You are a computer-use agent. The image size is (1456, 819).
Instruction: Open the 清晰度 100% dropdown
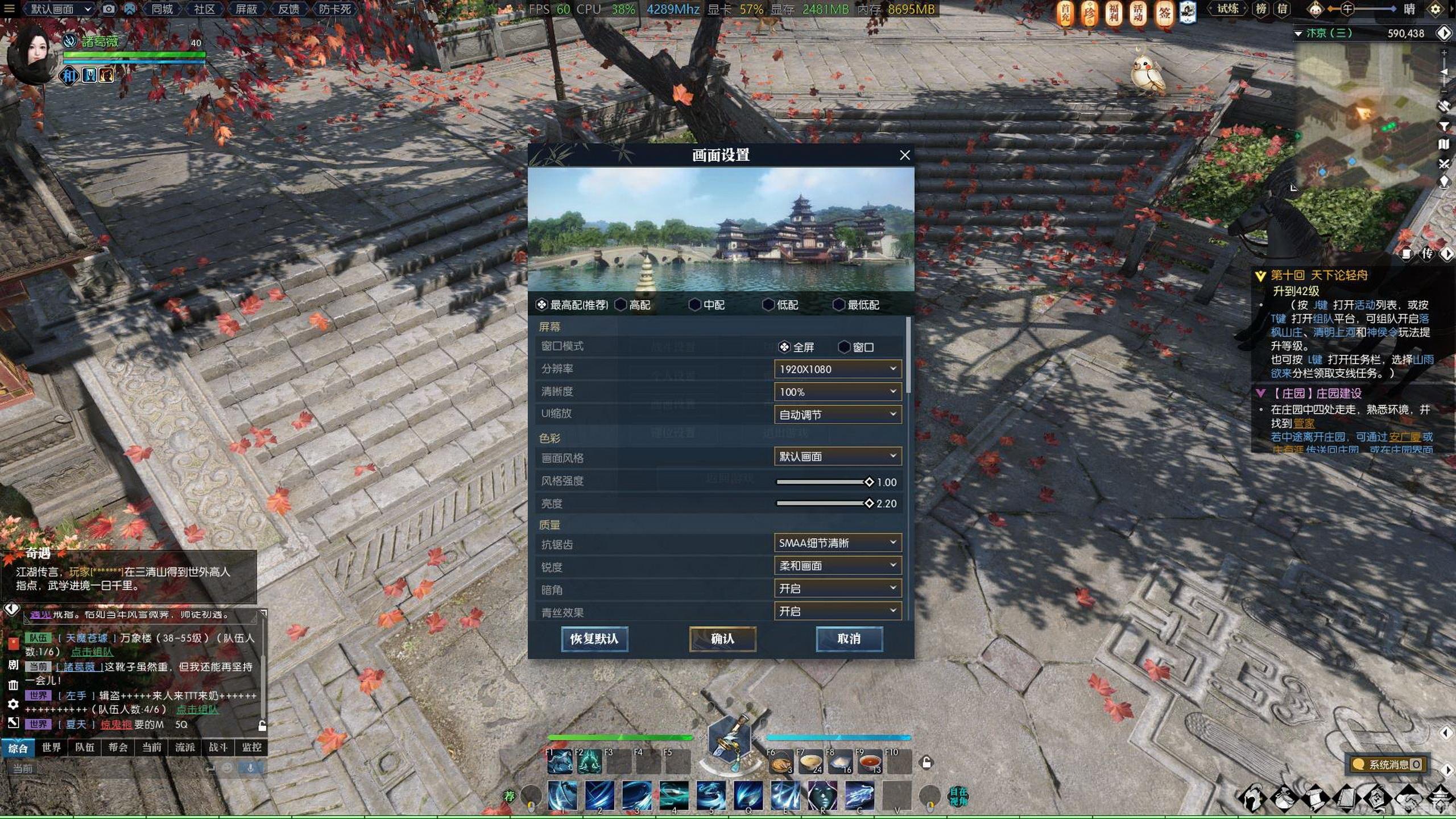tap(837, 392)
